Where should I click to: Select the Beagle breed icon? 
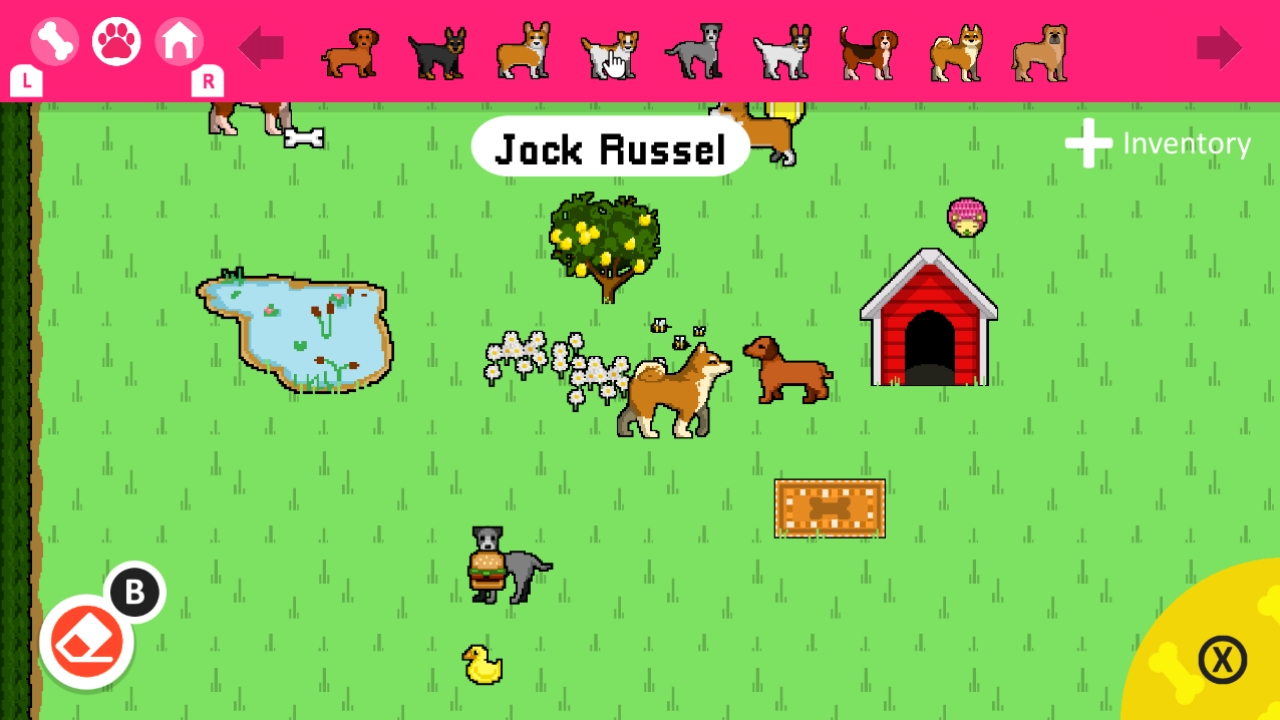pyautogui.click(x=867, y=50)
